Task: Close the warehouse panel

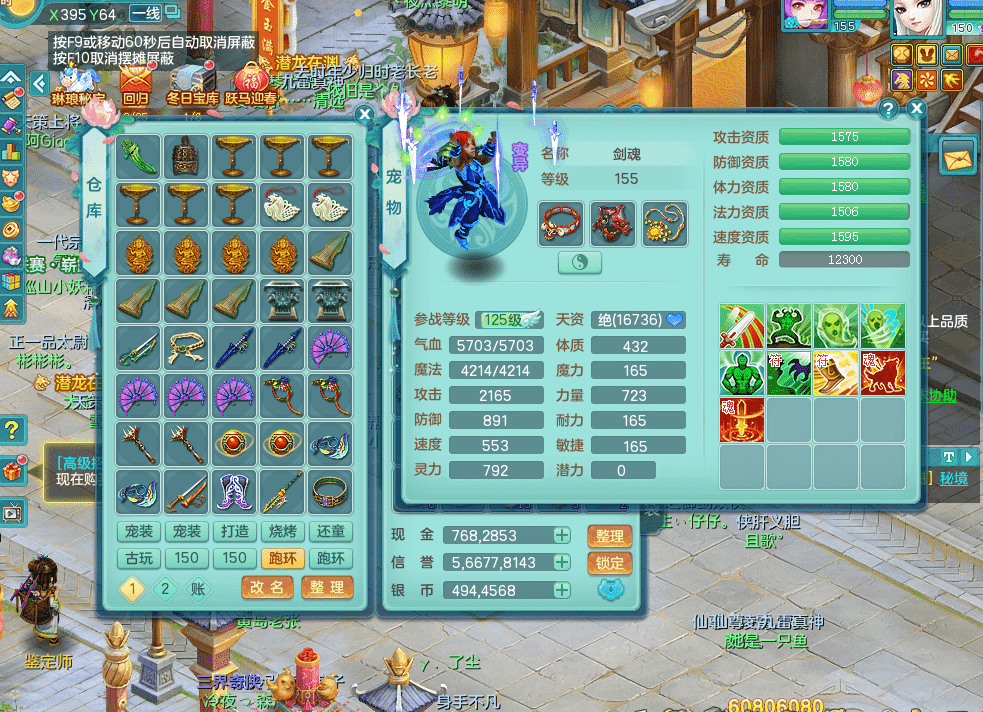Action: [365, 115]
